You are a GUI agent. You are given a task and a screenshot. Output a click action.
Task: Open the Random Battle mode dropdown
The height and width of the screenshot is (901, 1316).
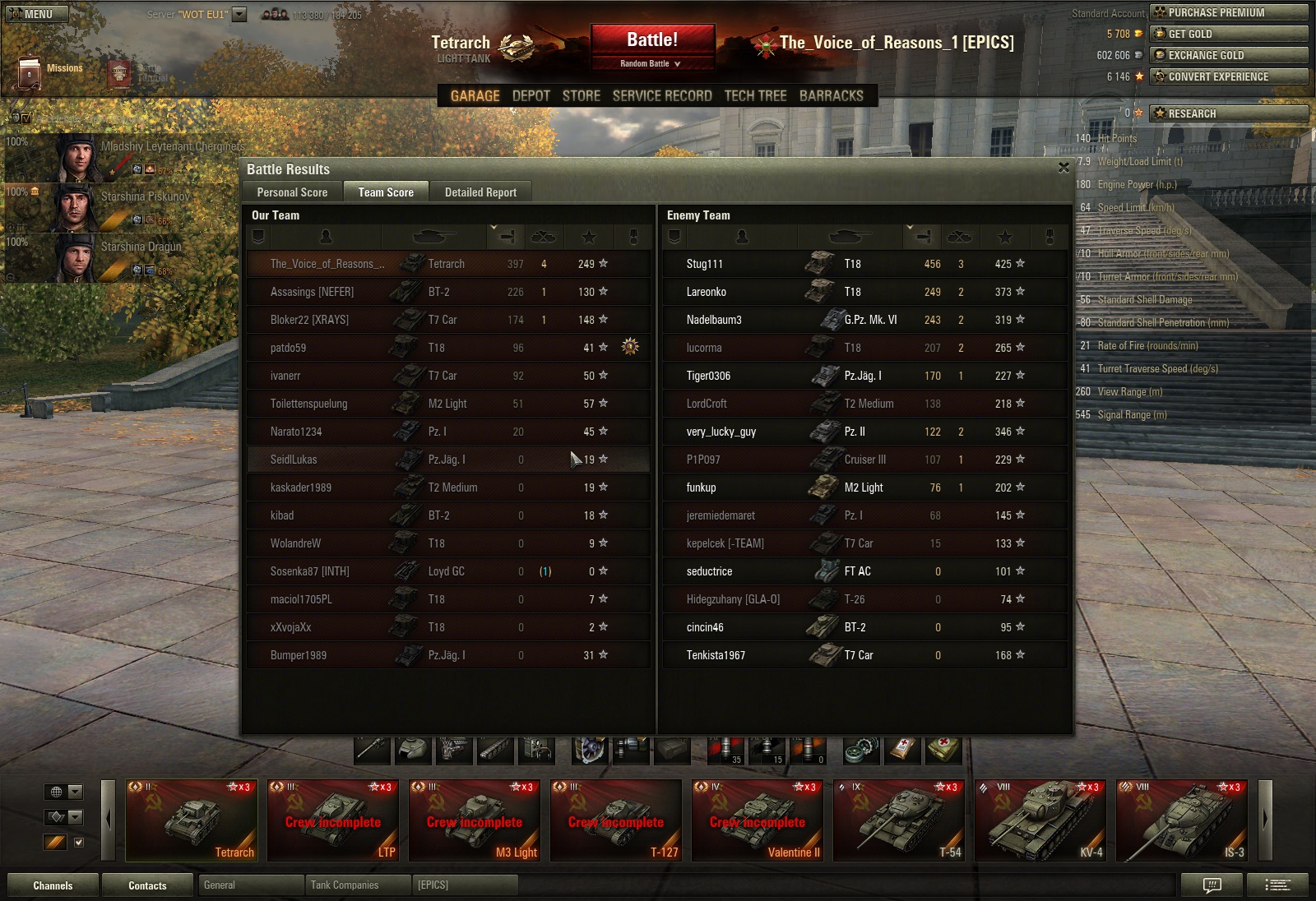[x=651, y=63]
